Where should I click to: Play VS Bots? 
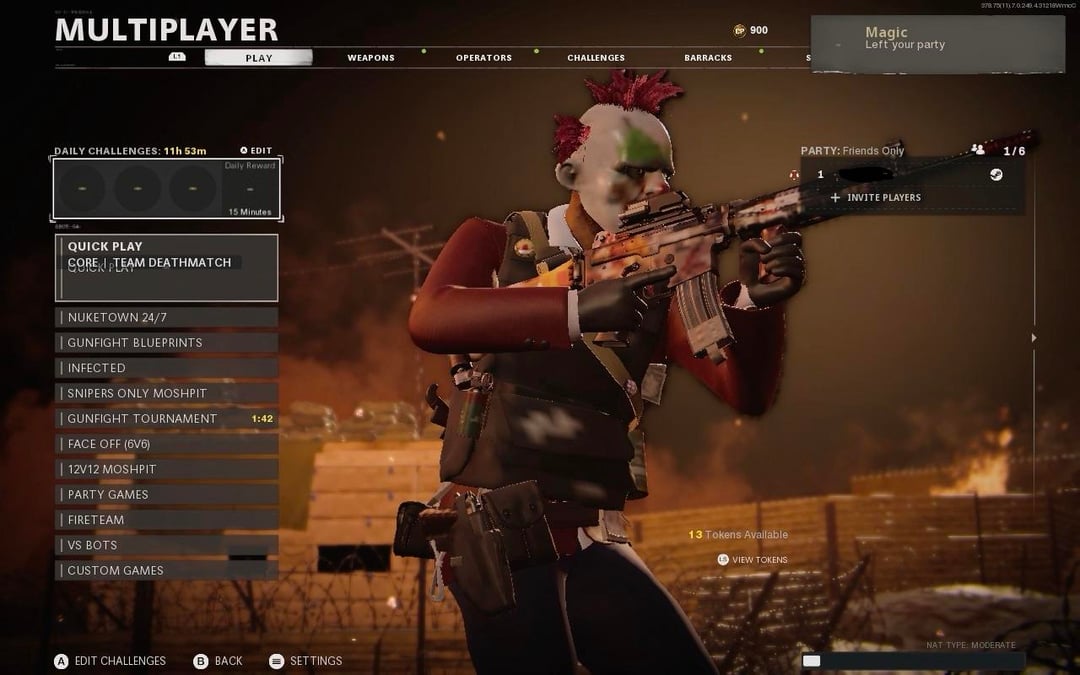point(166,545)
